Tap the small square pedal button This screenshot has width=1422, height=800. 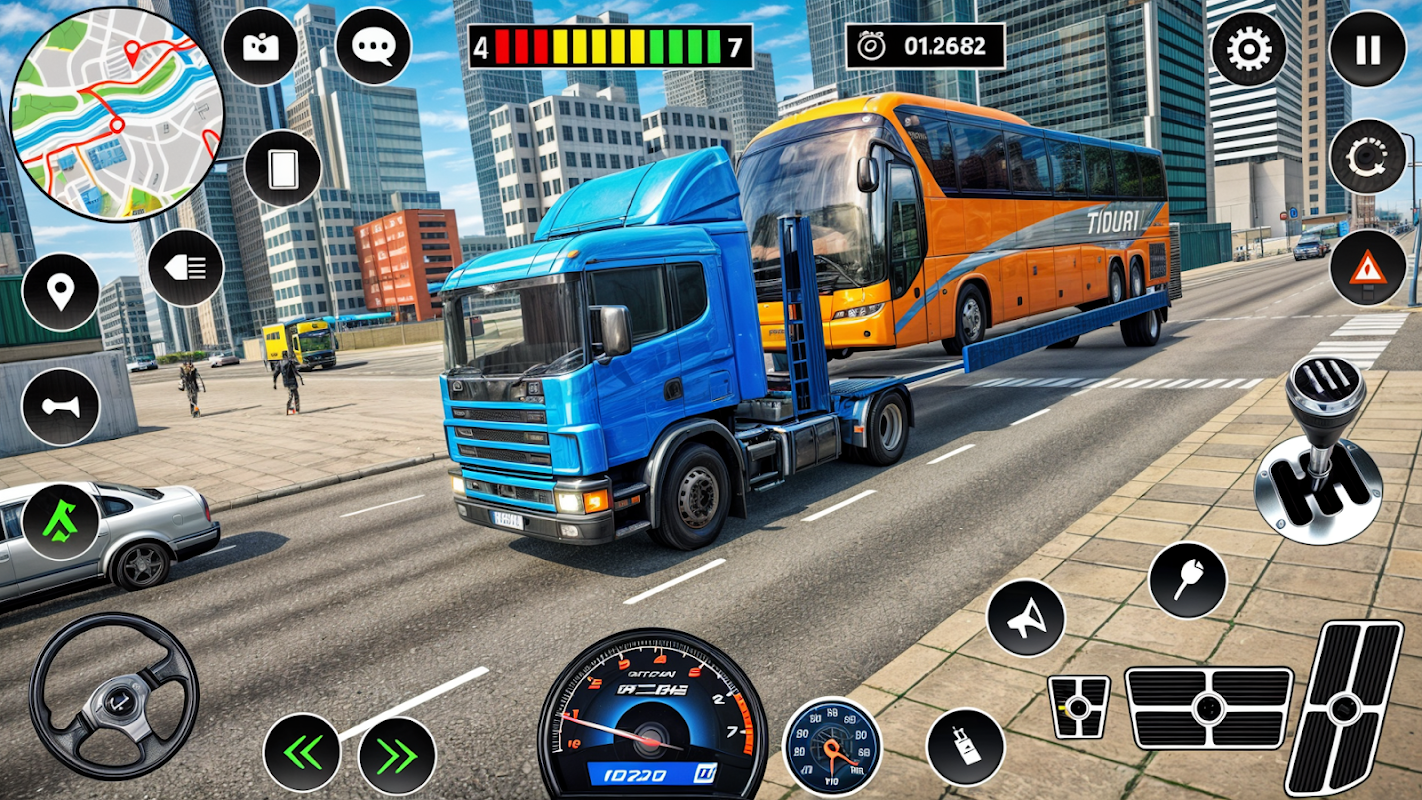[x=1078, y=707]
